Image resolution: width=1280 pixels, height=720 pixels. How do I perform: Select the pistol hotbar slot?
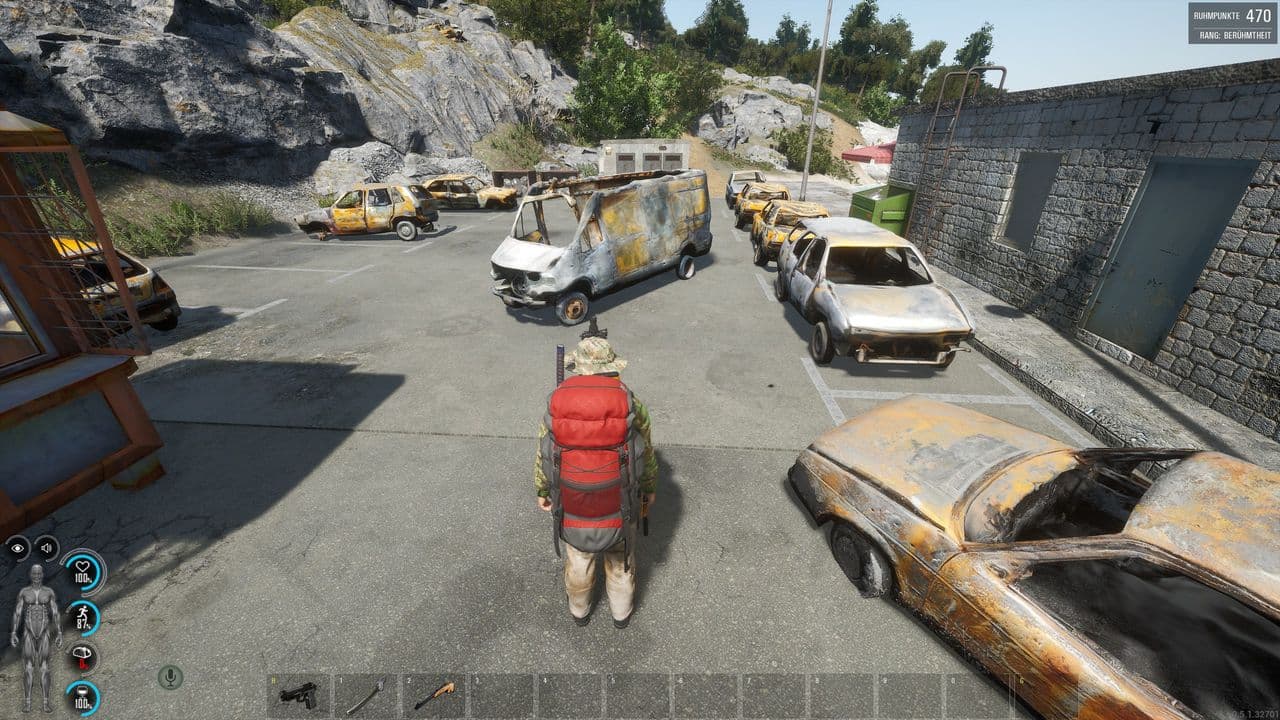298,695
